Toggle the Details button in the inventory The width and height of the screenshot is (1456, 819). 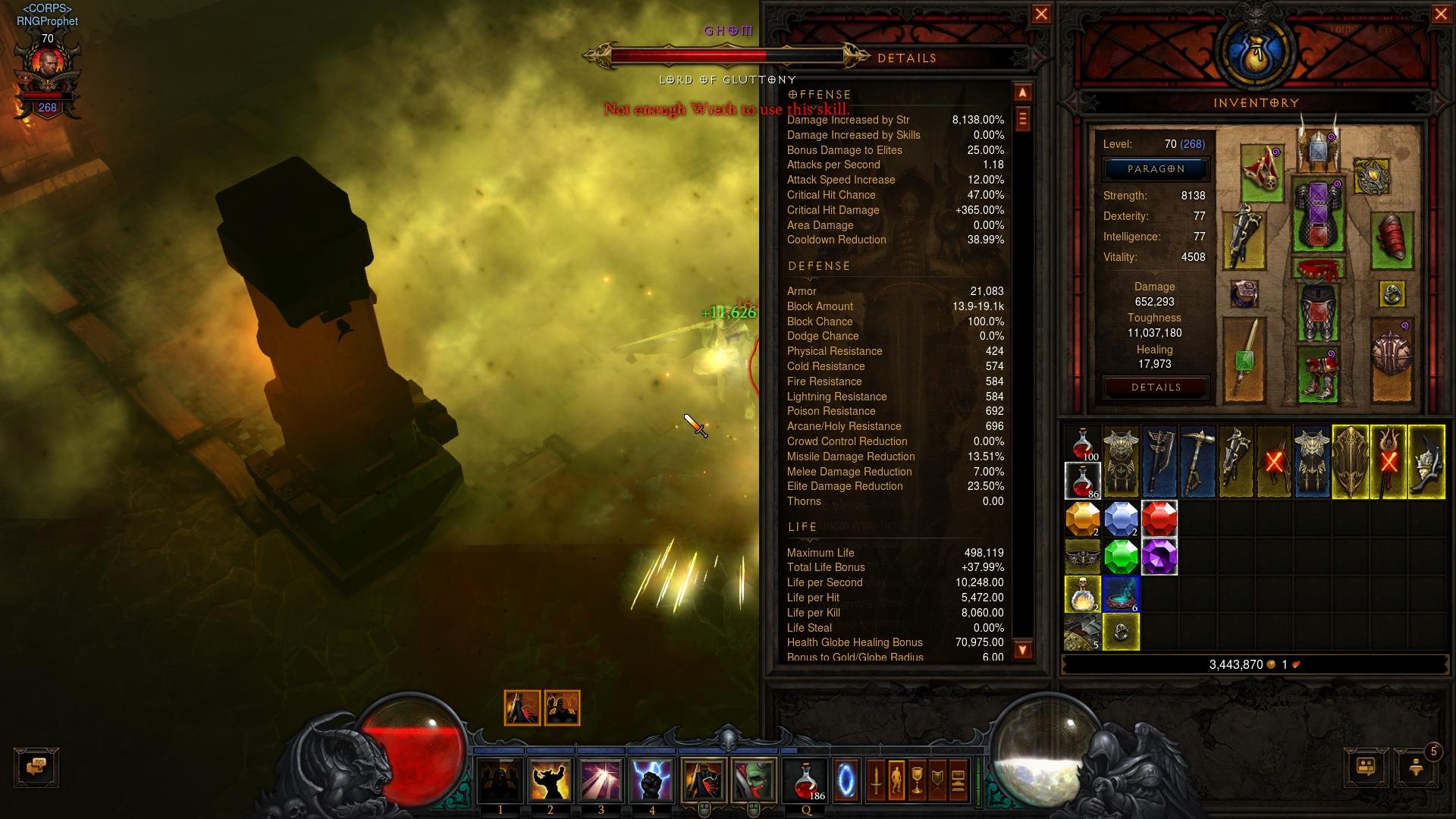tap(1156, 388)
